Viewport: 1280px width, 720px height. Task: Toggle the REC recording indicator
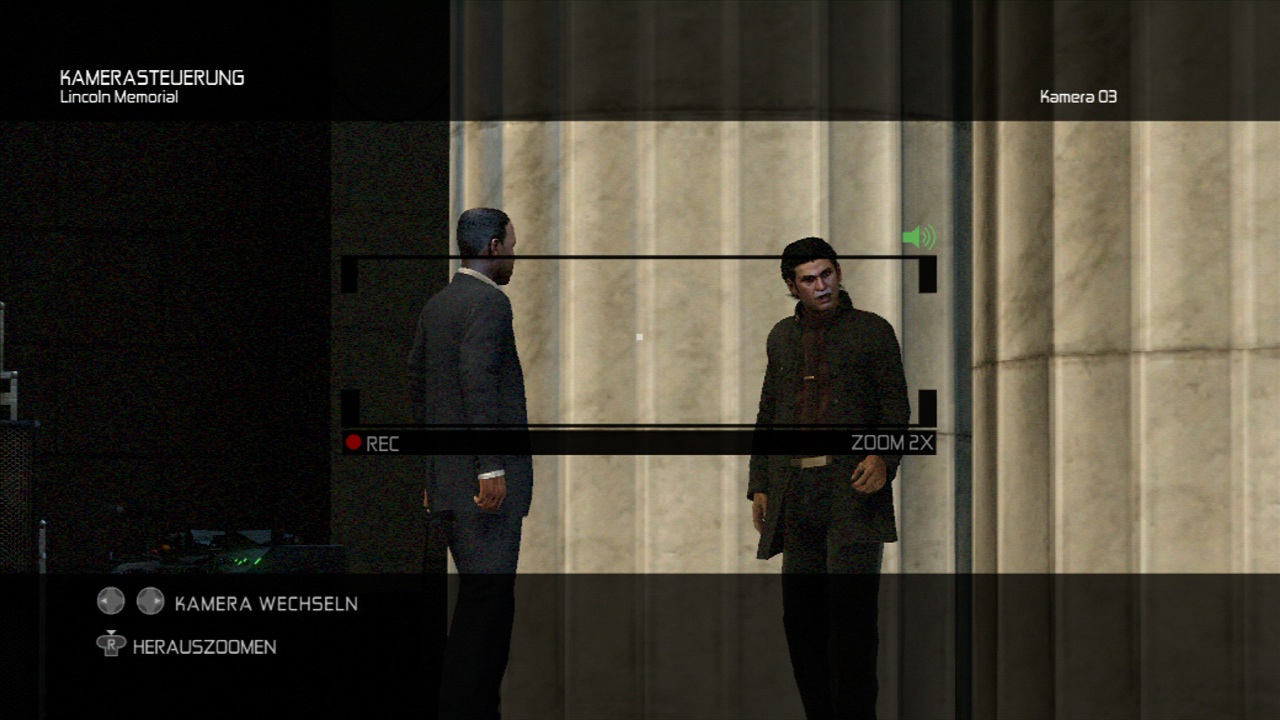click(375, 444)
